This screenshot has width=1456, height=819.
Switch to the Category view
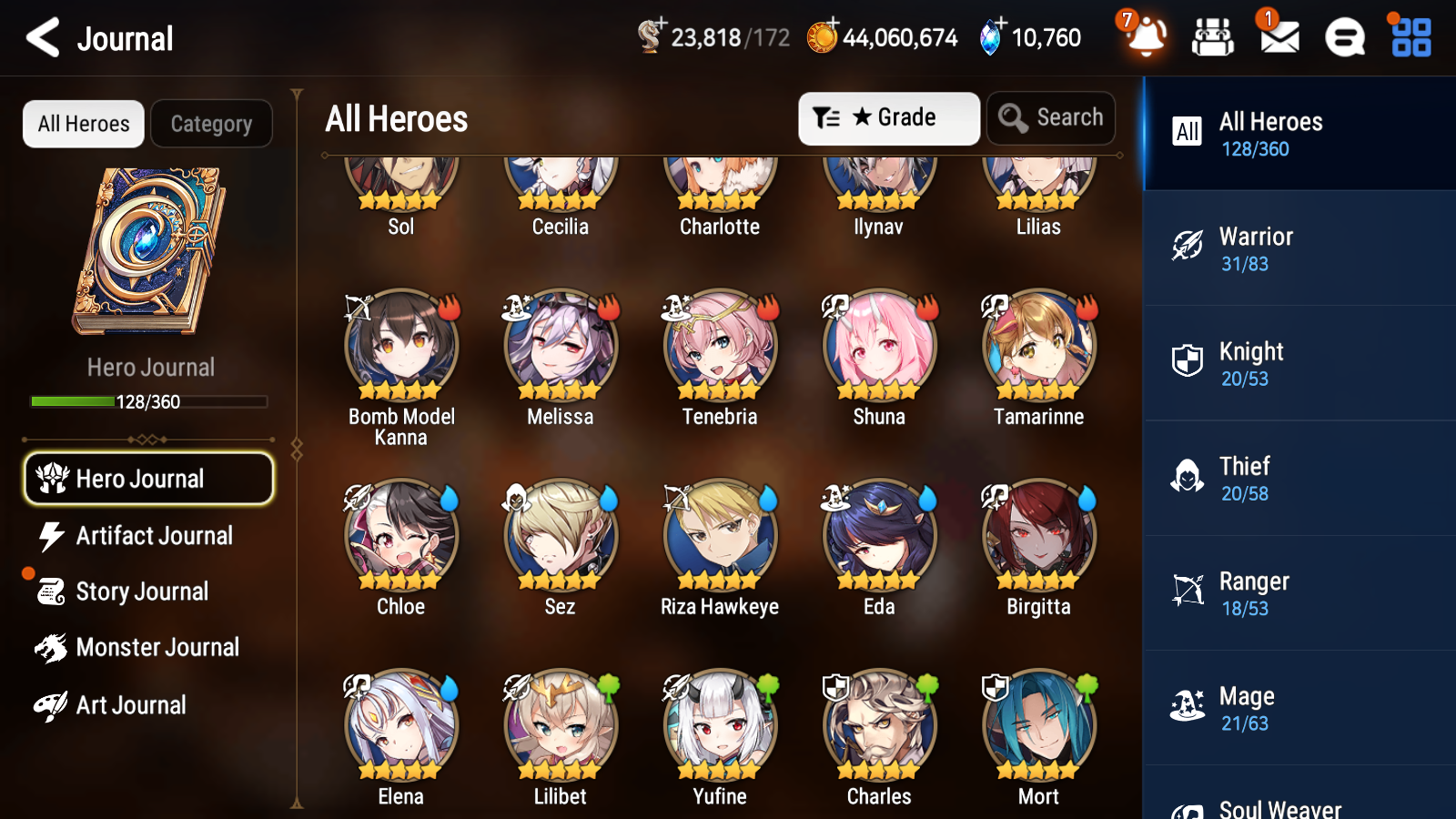pos(211,124)
